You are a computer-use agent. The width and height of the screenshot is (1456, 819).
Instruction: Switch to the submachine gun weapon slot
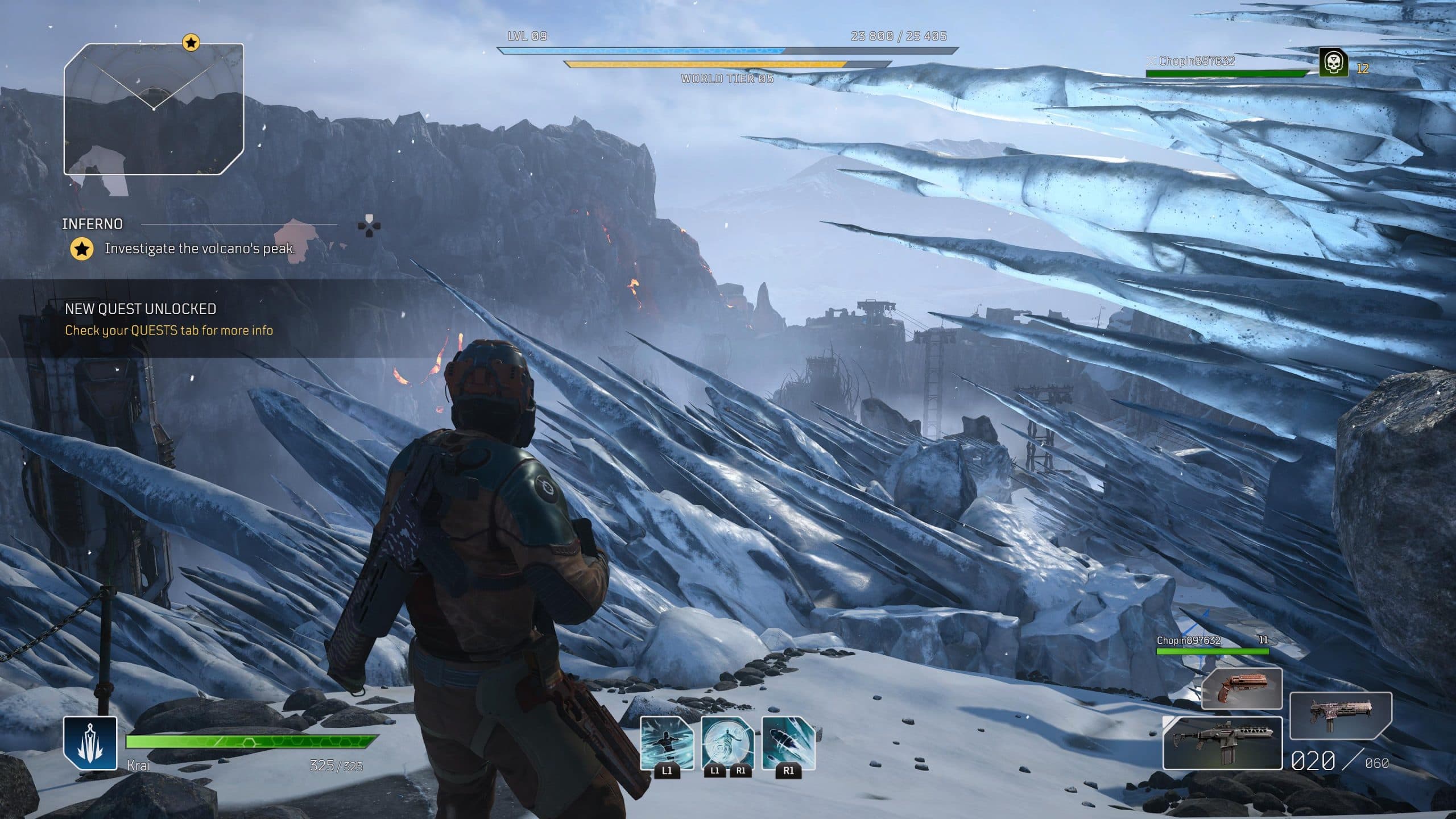[1340, 714]
